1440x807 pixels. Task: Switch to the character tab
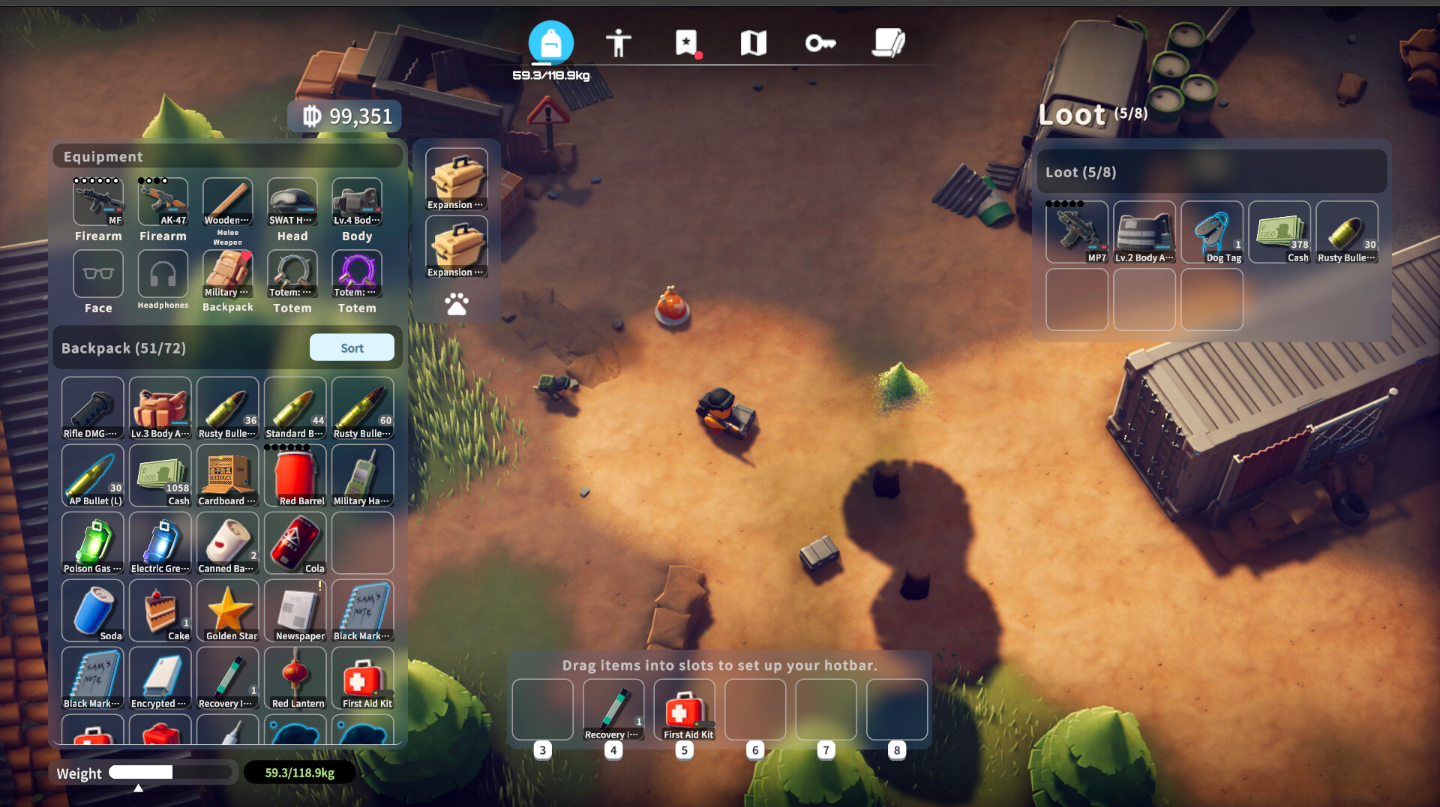pyautogui.click(x=619, y=43)
